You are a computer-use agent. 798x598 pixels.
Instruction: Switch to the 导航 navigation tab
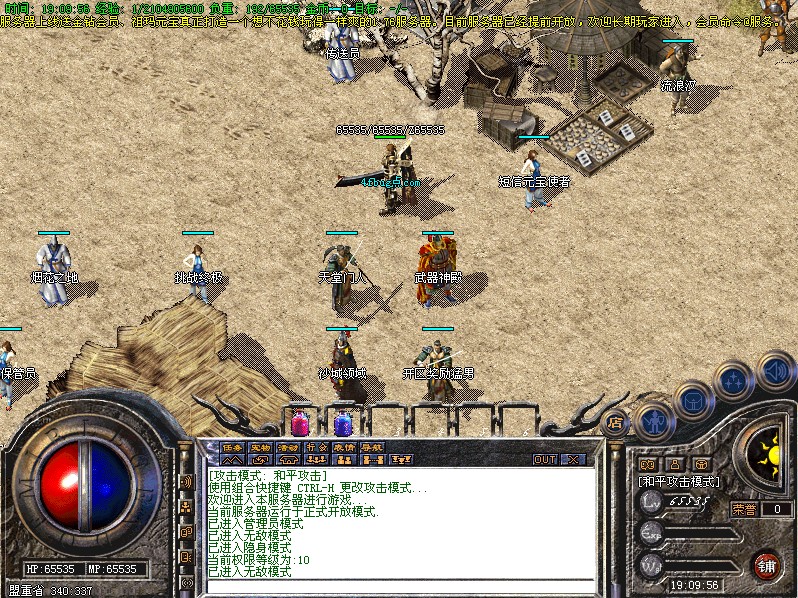coord(373,447)
